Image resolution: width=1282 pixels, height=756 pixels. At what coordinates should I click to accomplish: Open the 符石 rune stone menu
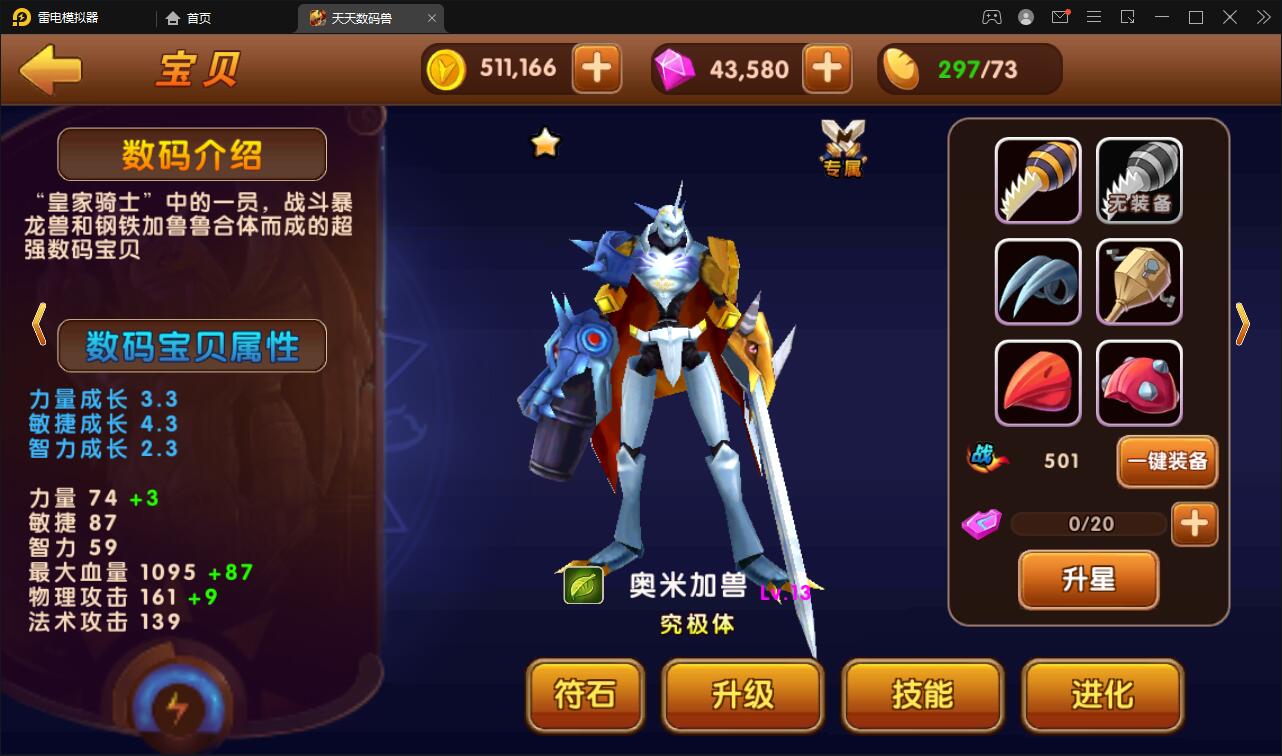click(585, 696)
